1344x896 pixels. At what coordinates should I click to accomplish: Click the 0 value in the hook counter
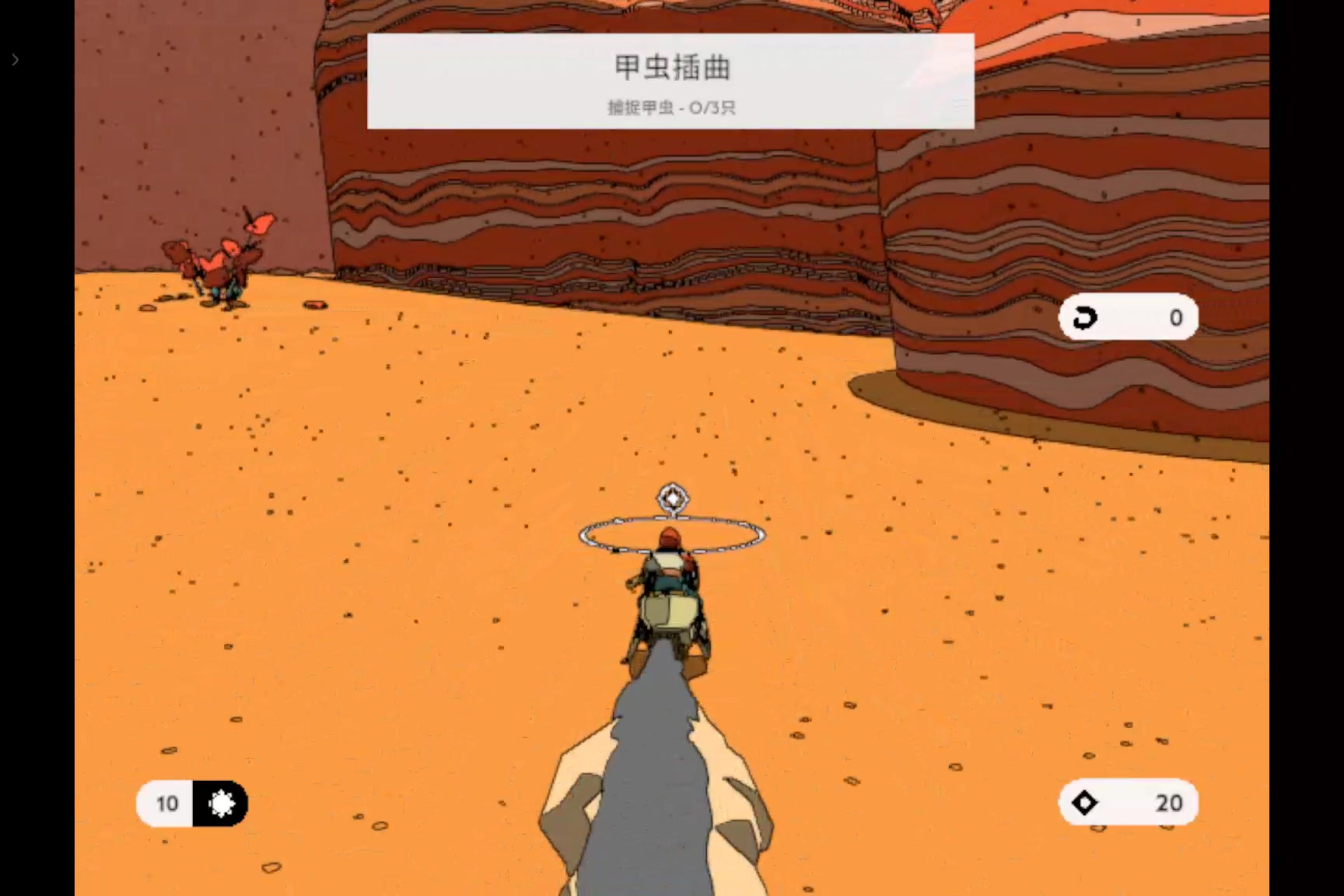coord(1175,317)
